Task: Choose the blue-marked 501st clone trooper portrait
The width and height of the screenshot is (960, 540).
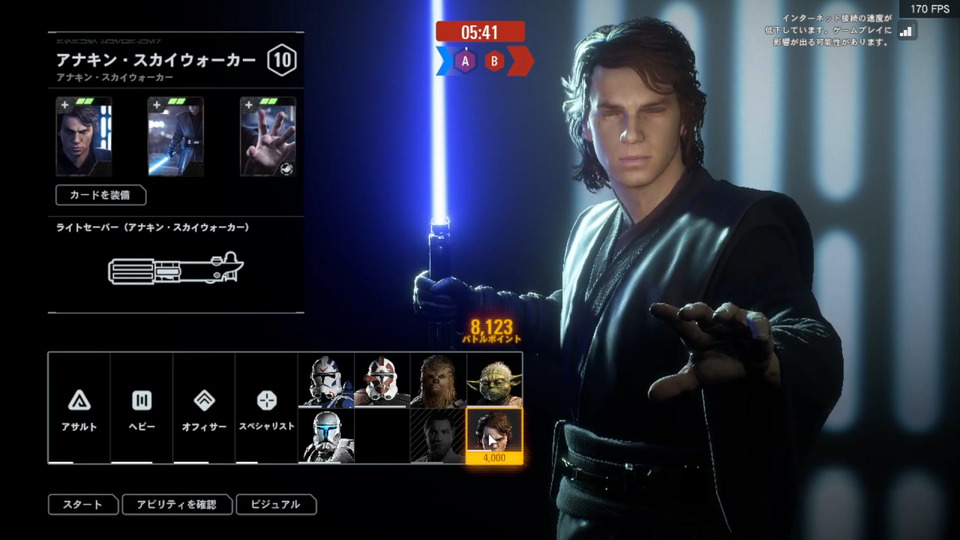Action: pyautogui.click(x=326, y=380)
